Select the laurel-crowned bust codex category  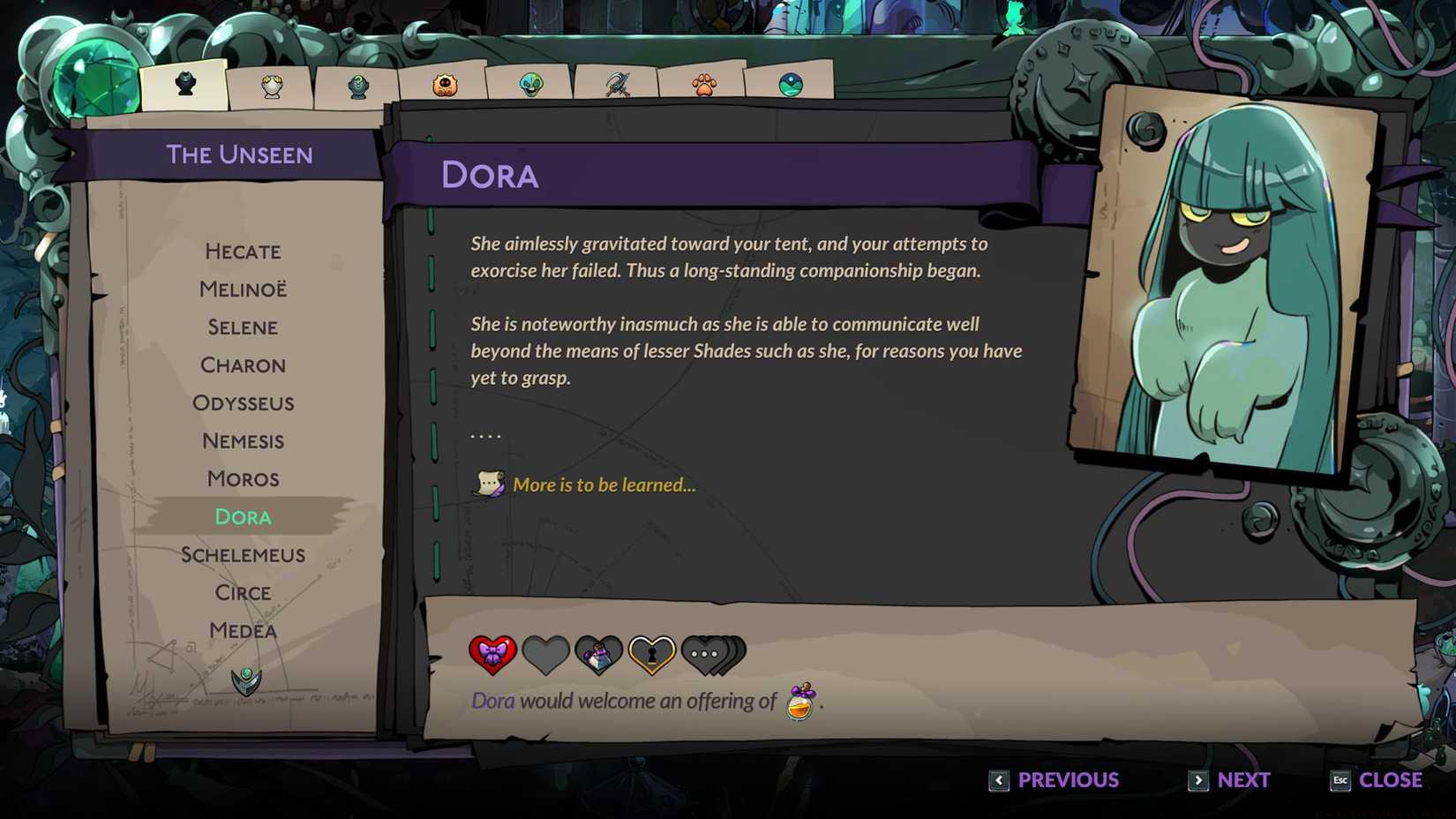point(271,84)
